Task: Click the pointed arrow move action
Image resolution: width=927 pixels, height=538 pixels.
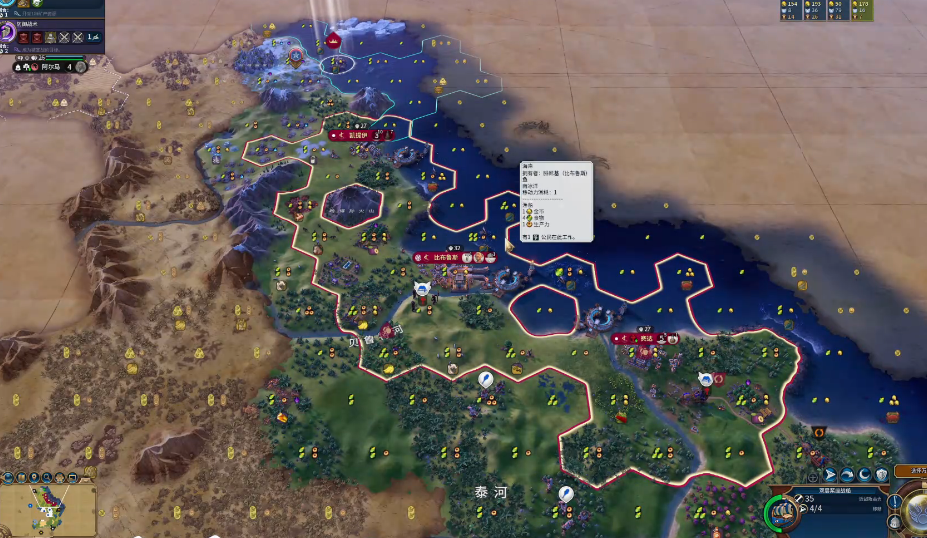Action: point(829,474)
